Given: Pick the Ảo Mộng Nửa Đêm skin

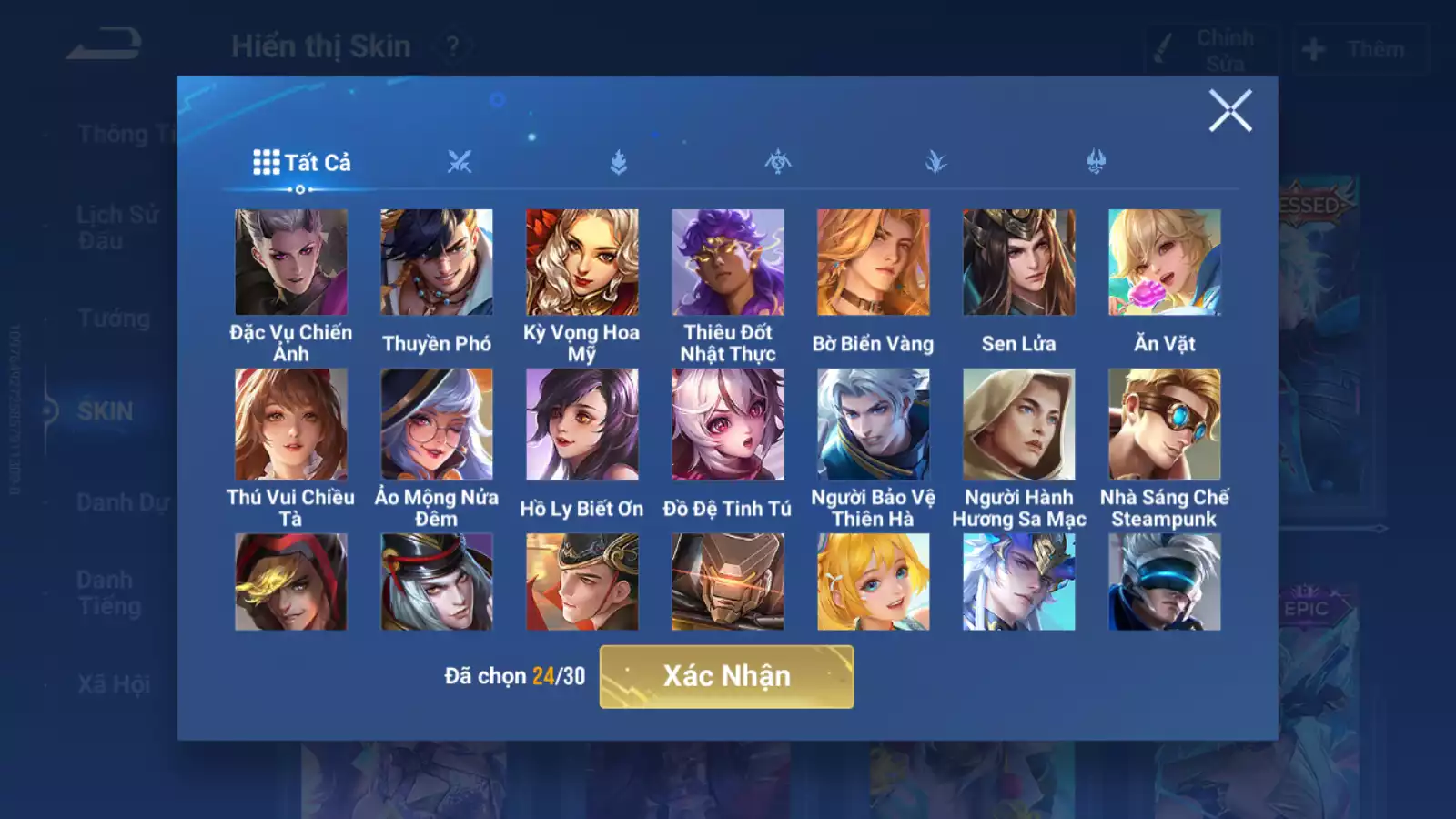Looking at the screenshot, I should click(437, 424).
